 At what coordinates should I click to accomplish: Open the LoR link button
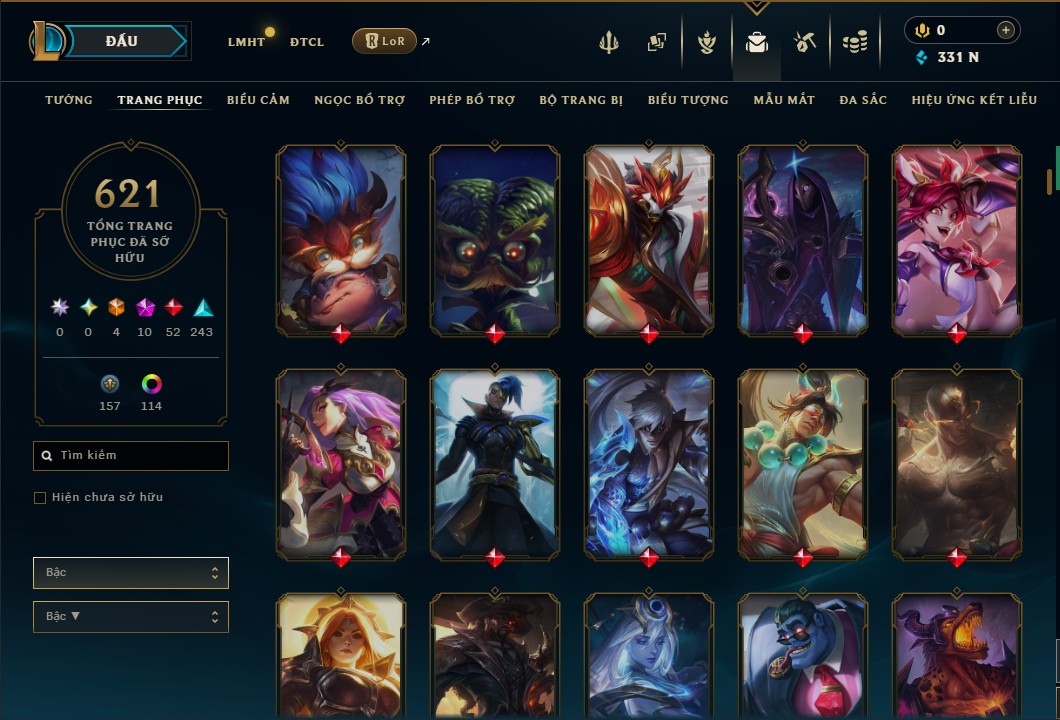coord(384,41)
